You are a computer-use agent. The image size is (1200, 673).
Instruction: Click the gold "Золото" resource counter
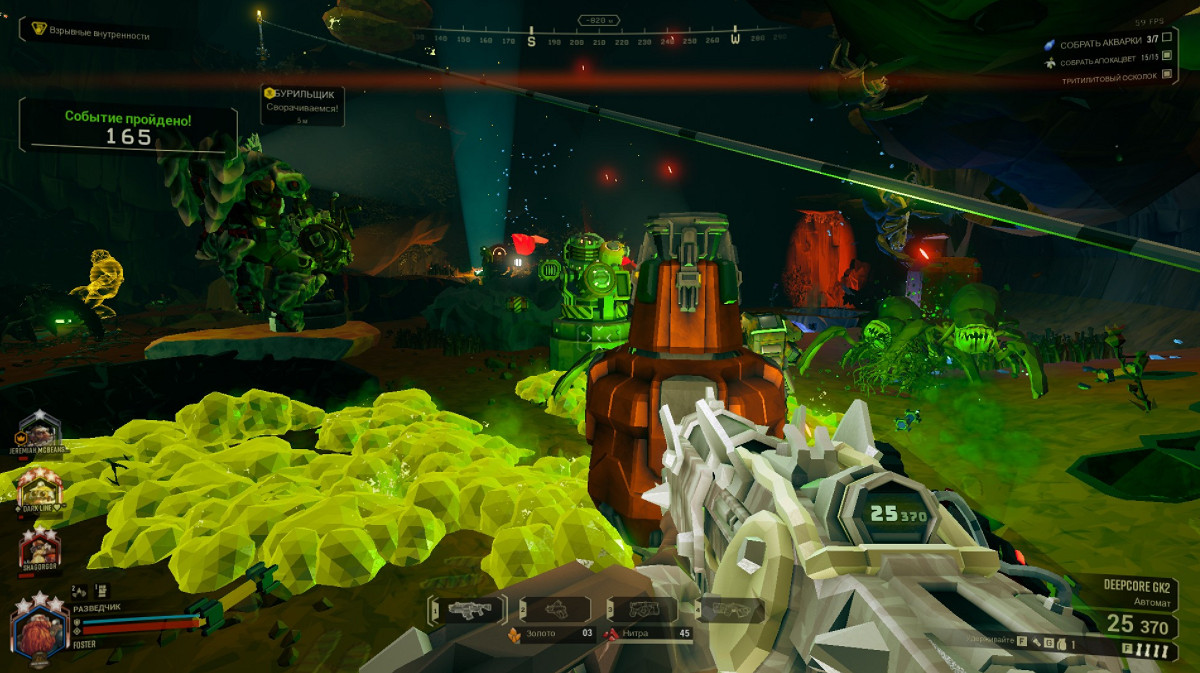(550, 633)
